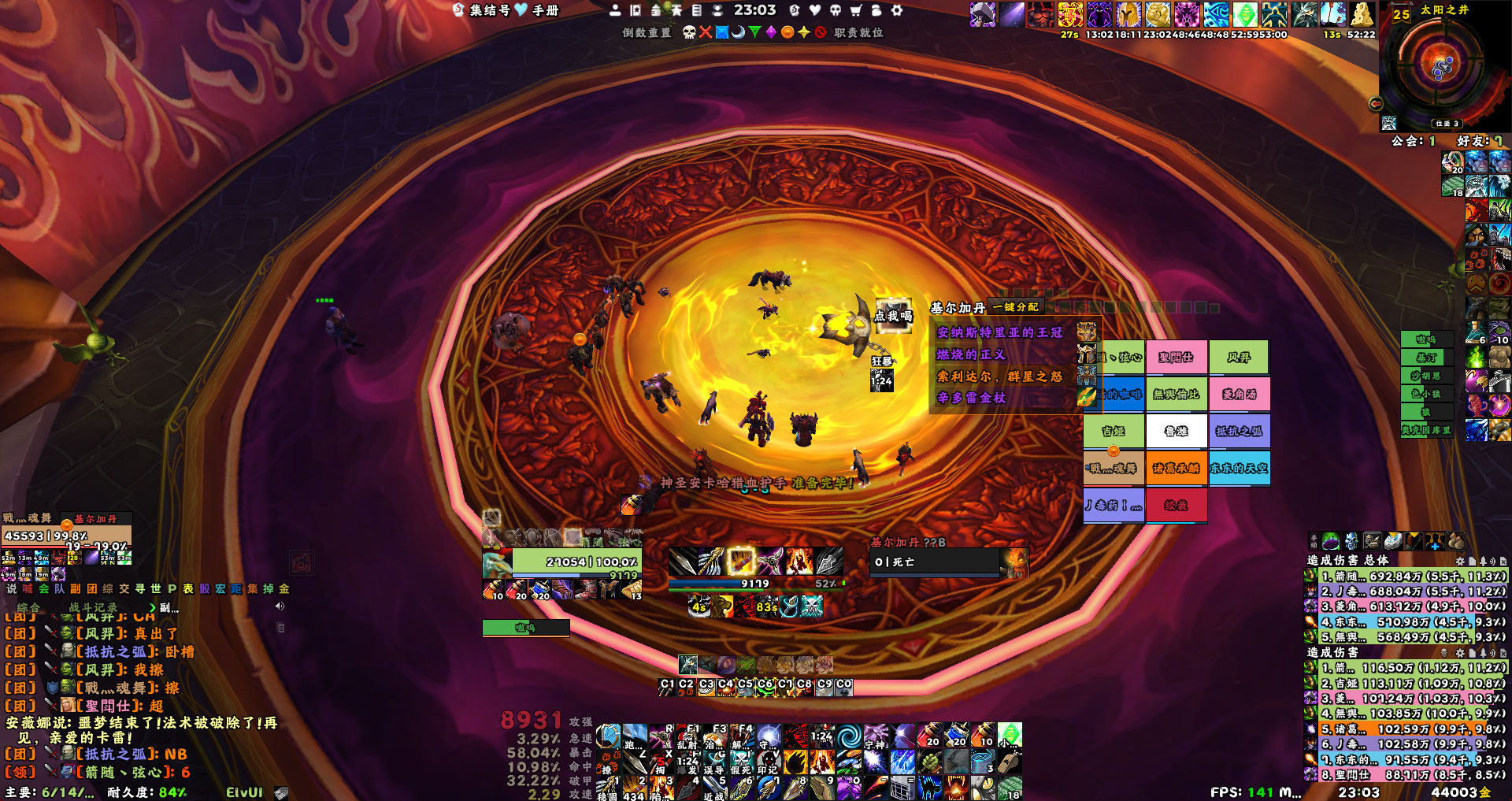1512x801 pixels.
Task: Open the shopping cart icon in top bar
Action: pyautogui.click(x=855, y=10)
